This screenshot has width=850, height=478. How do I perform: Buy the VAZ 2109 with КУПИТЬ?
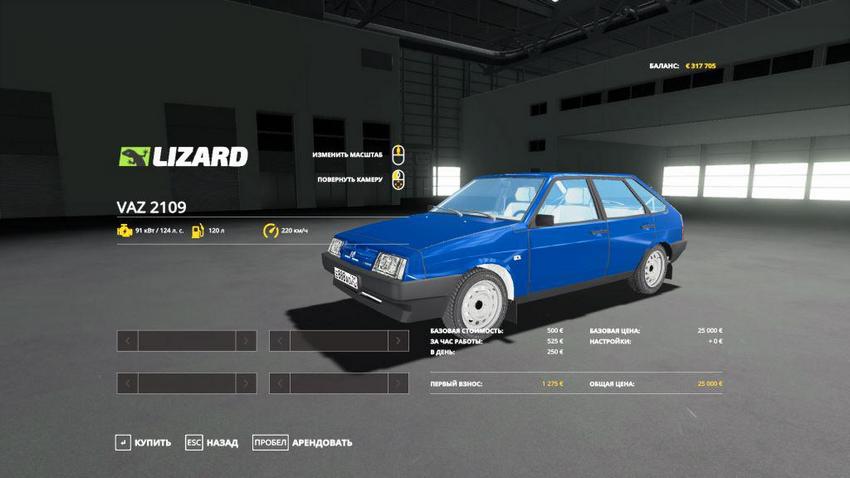tap(143, 442)
